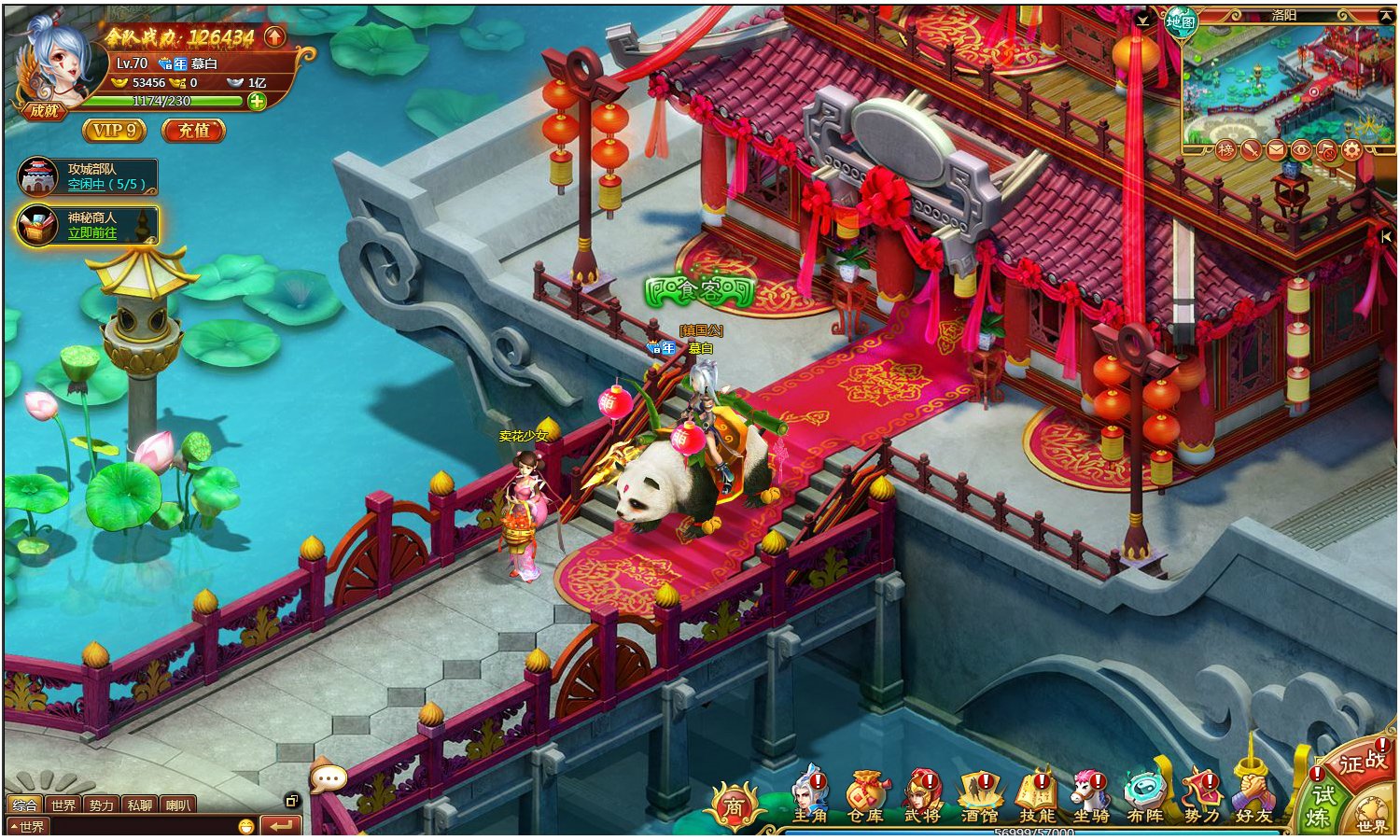Open the gear settings icon
Screen dimensions: 1400x840
(1351, 149)
